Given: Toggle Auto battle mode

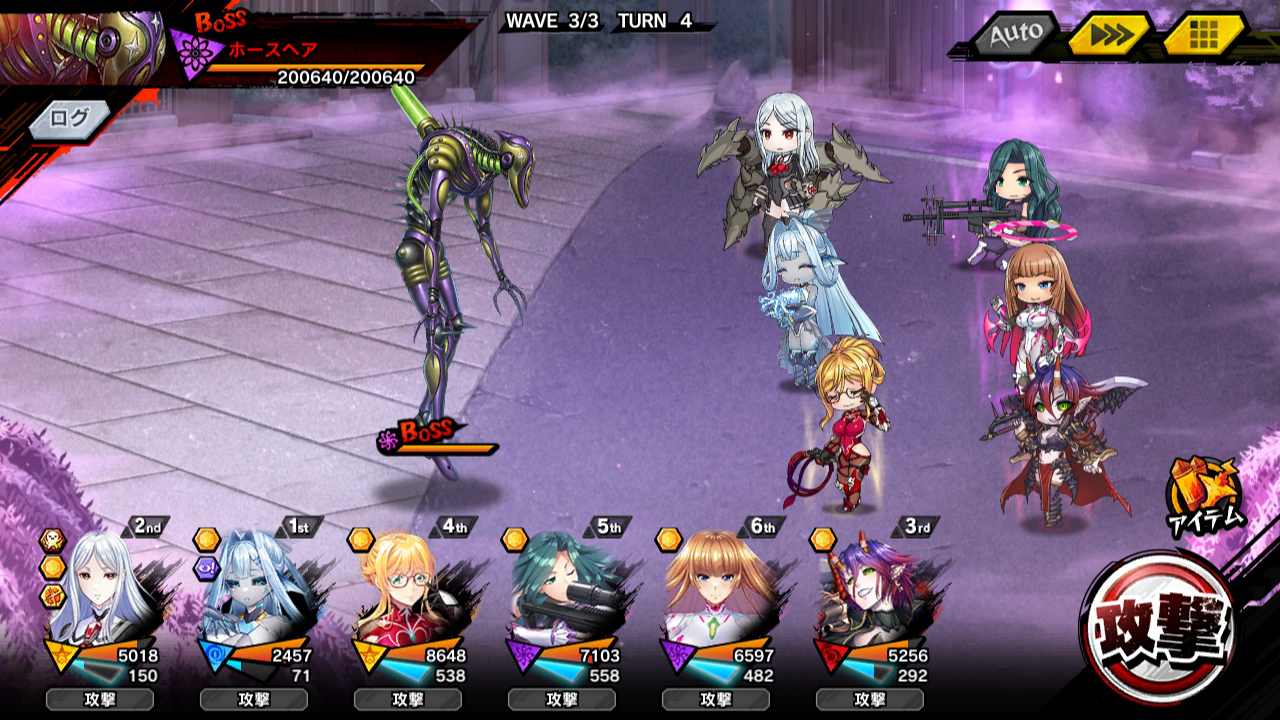Looking at the screenshot, I should point(1015,35).
